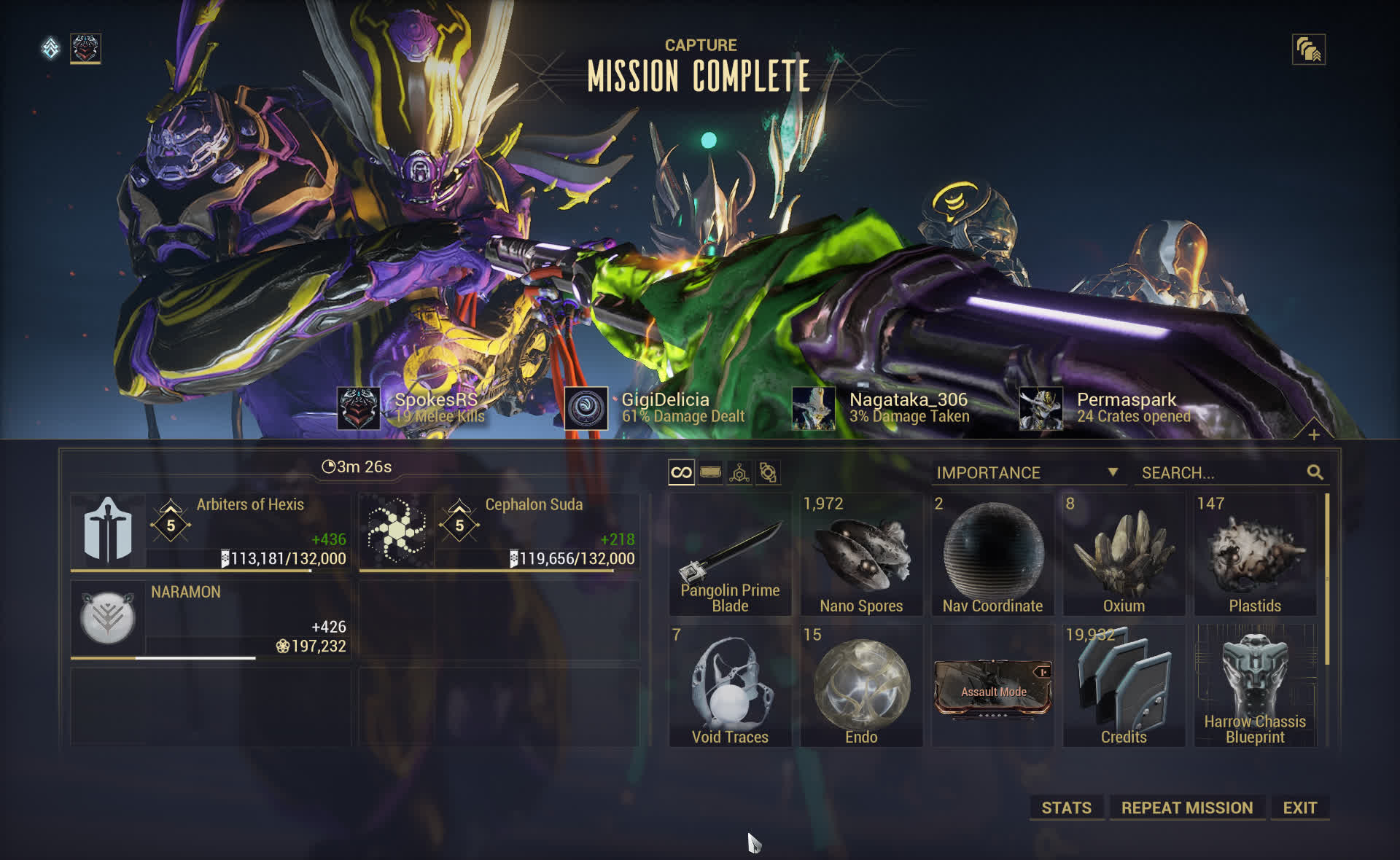
Task: Show all rewards with the infinity filter
Action: coord(681,473)
